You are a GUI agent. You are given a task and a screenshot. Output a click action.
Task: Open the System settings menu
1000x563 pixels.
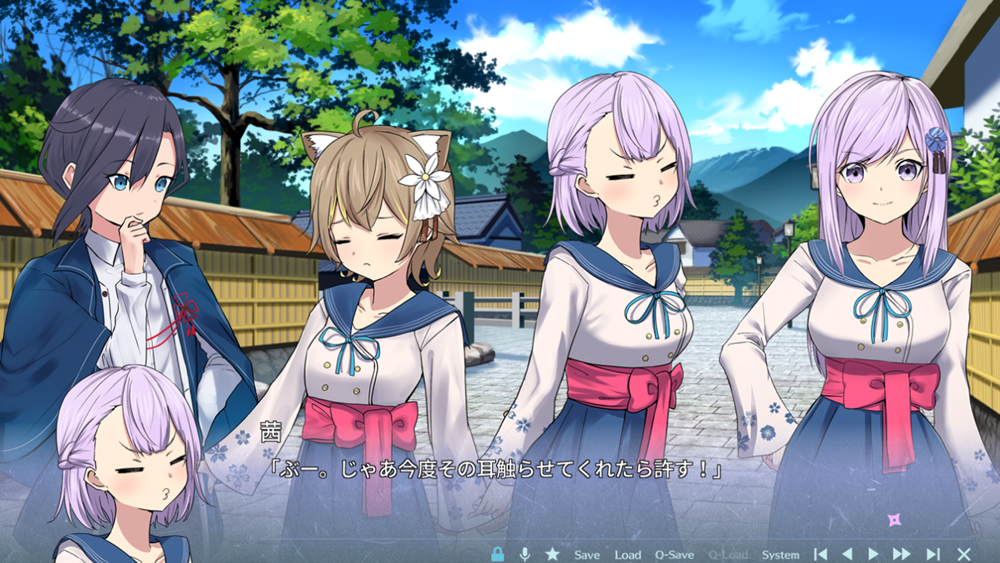click(x=781, y=554)
